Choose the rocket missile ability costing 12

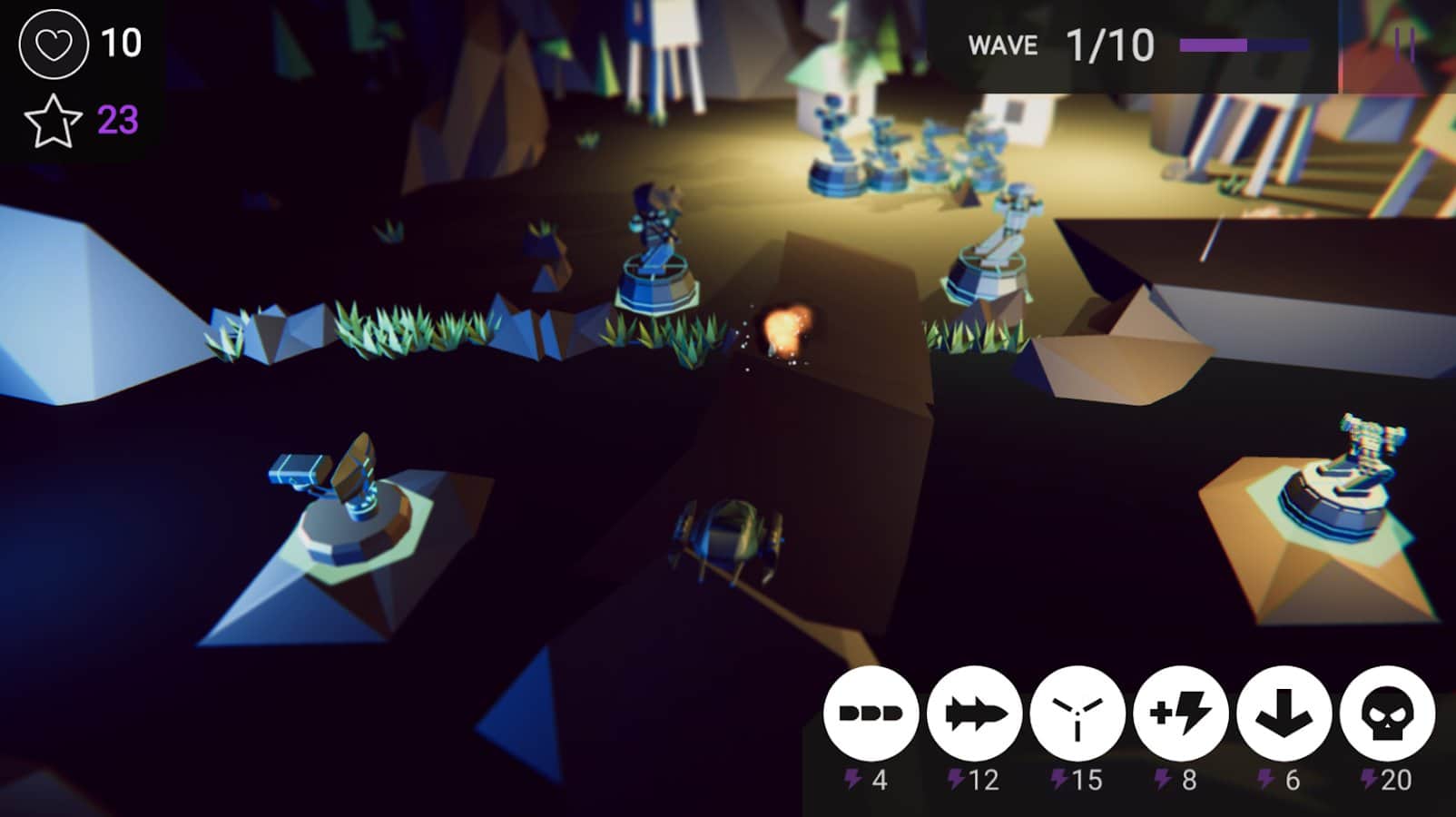(974, 714)
